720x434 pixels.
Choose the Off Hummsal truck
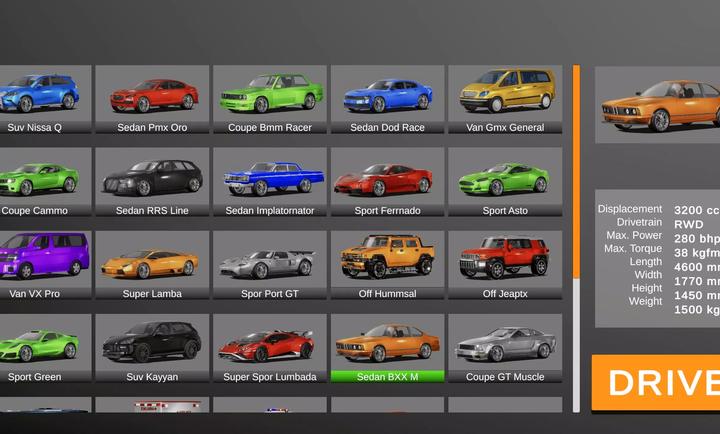(x=387, y=264)
